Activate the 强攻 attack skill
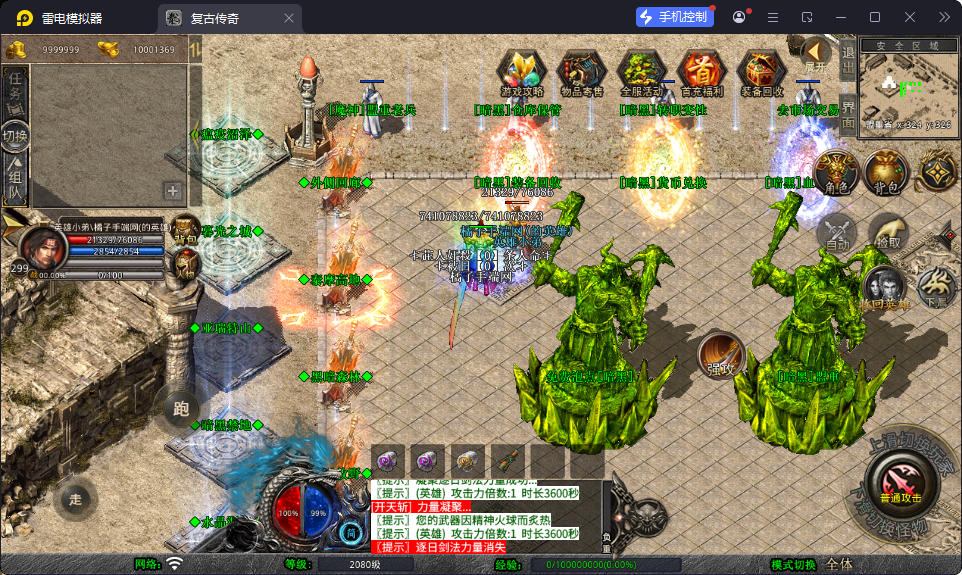The height and width of the screenshot is (575, 962). pos(721,354)
